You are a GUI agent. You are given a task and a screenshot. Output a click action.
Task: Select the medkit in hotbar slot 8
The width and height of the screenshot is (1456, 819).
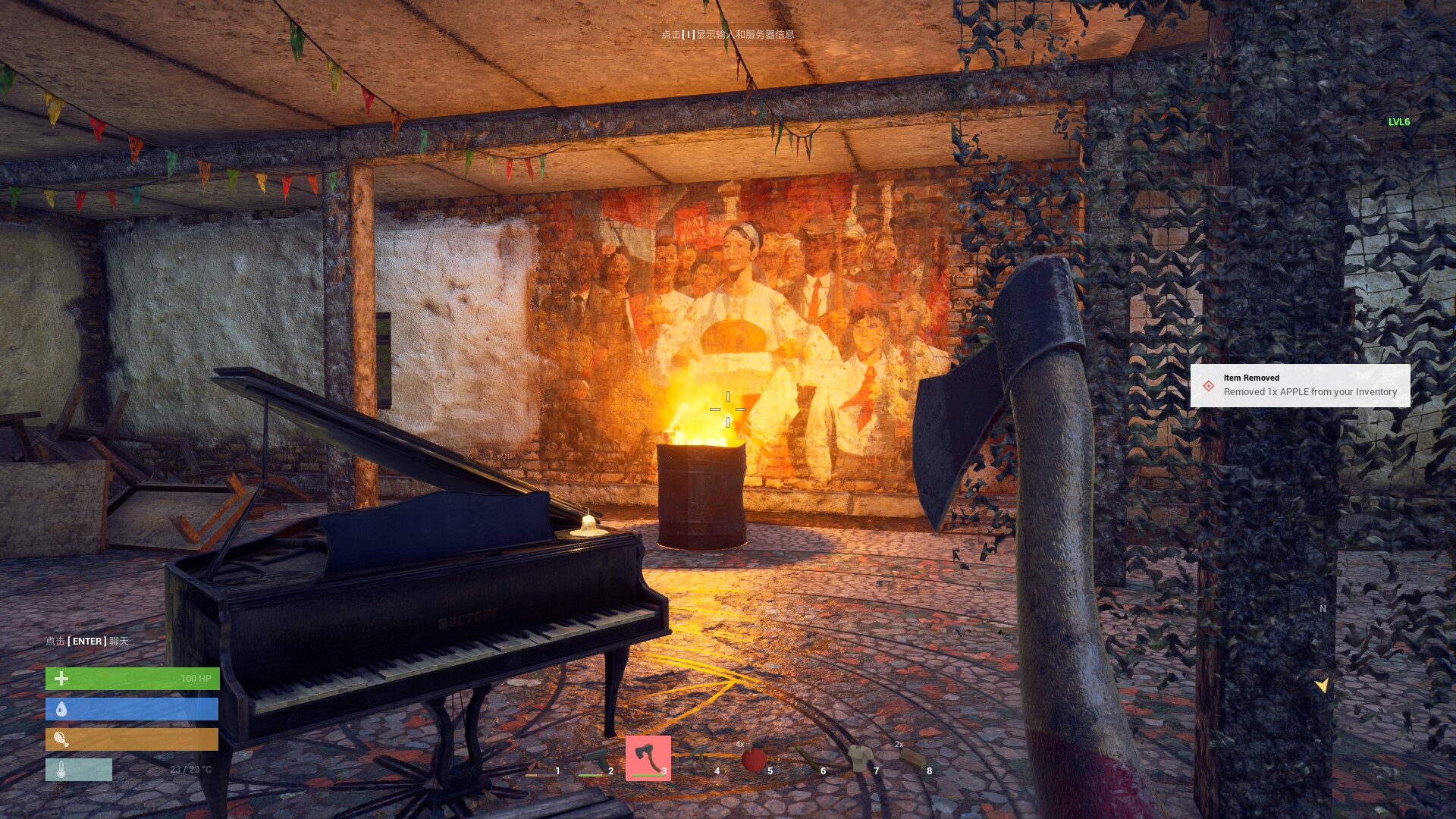point(912,755)
